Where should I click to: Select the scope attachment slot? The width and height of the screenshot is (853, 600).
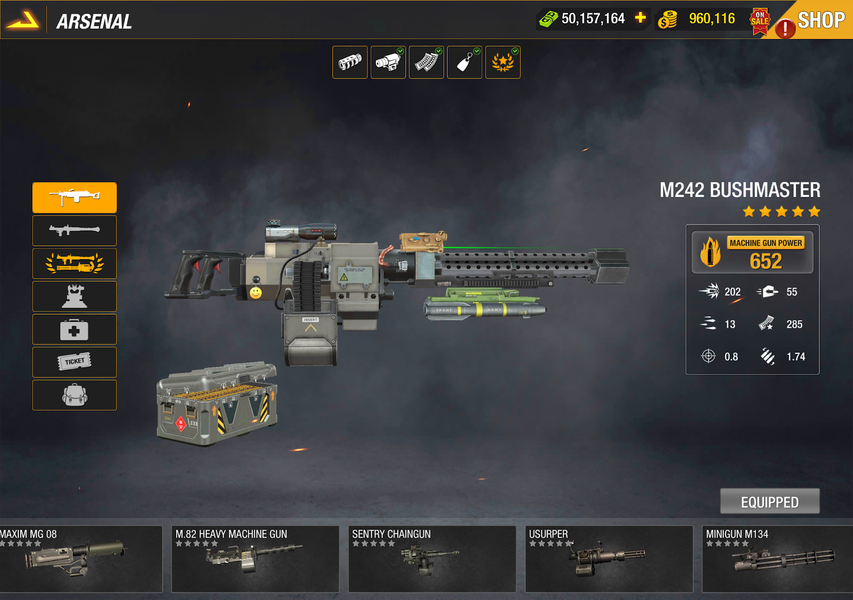tap(388, 62)
